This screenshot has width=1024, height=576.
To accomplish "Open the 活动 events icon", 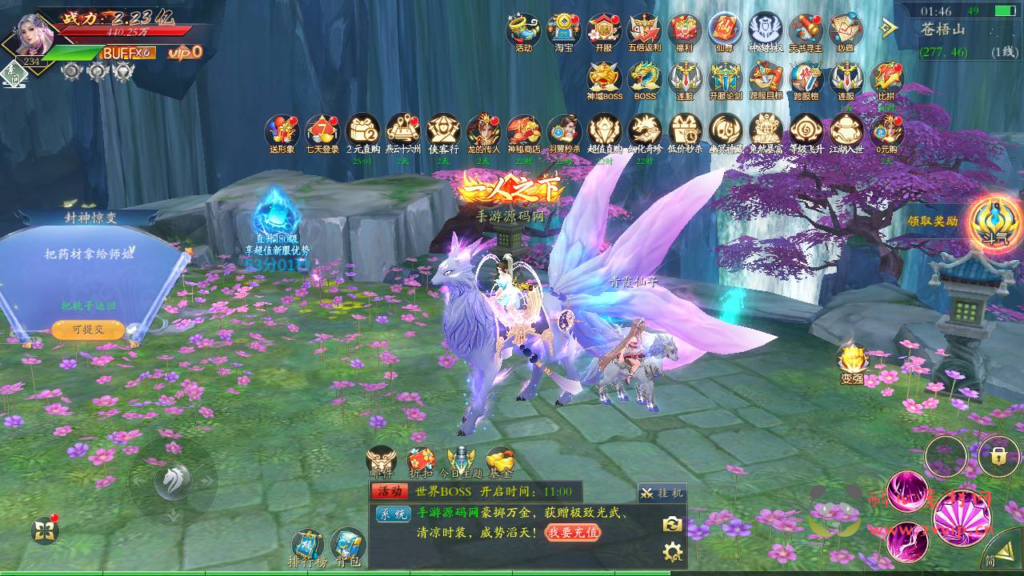I will click(523, 30).
